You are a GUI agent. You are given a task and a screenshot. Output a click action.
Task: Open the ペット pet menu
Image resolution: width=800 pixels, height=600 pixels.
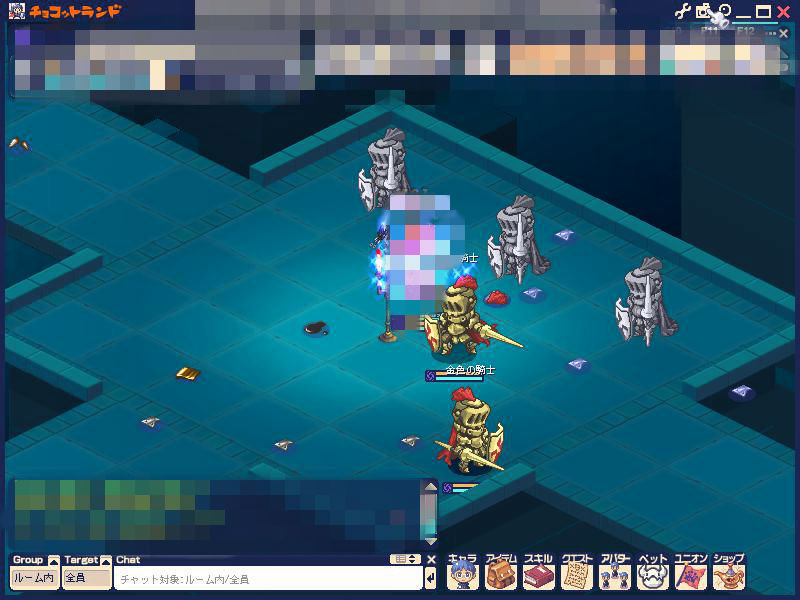(652, 574)
